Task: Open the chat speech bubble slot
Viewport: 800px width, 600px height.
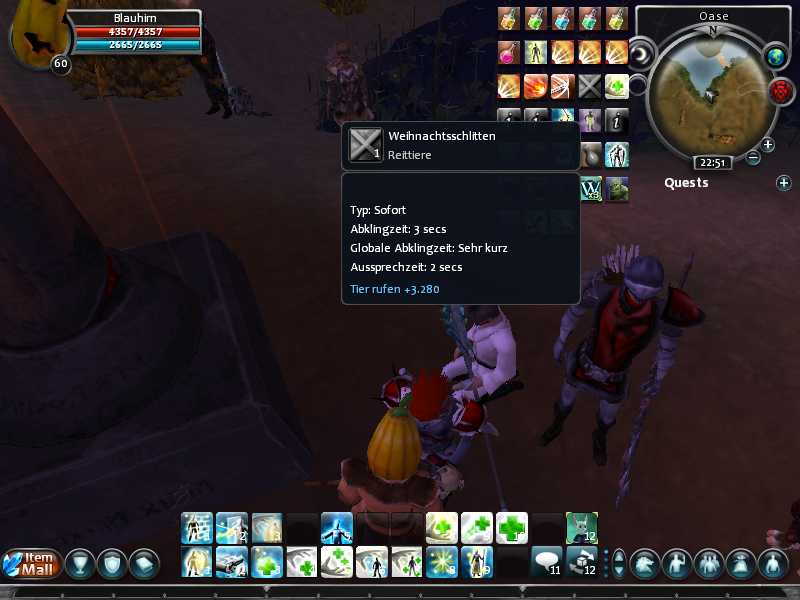Action: (545, 562)
